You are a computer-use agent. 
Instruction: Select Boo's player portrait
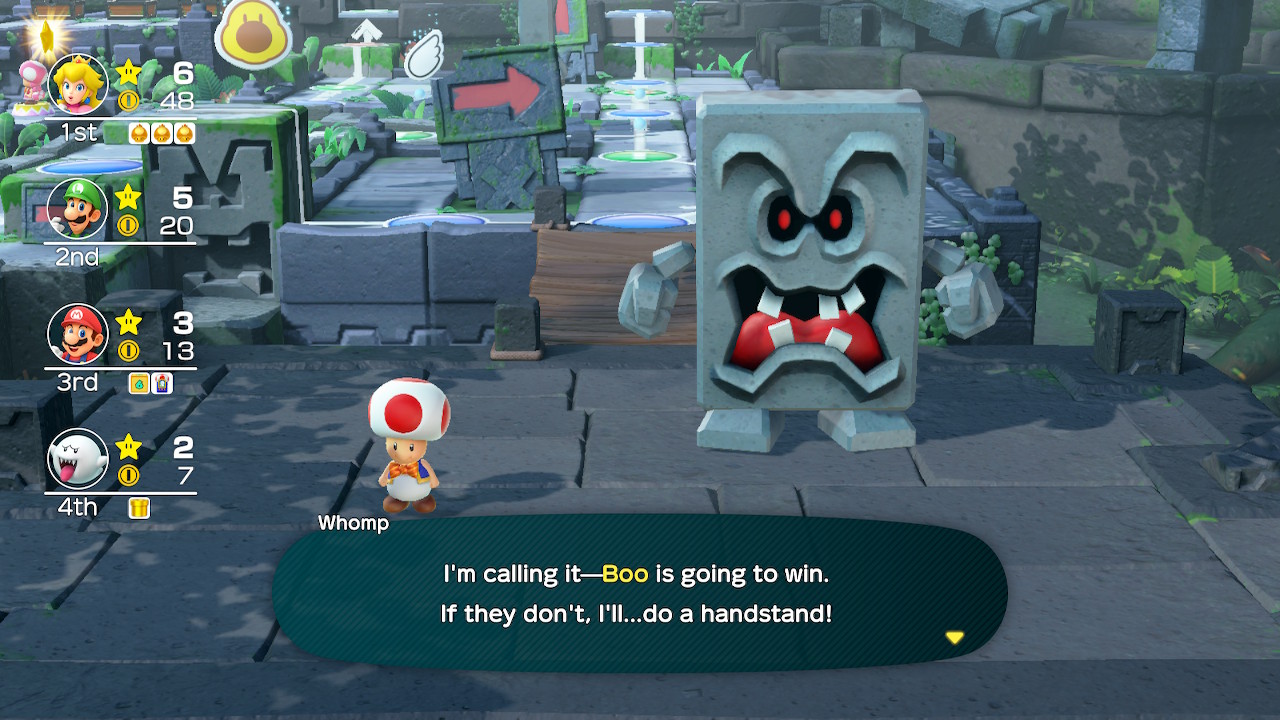[78, 458]
